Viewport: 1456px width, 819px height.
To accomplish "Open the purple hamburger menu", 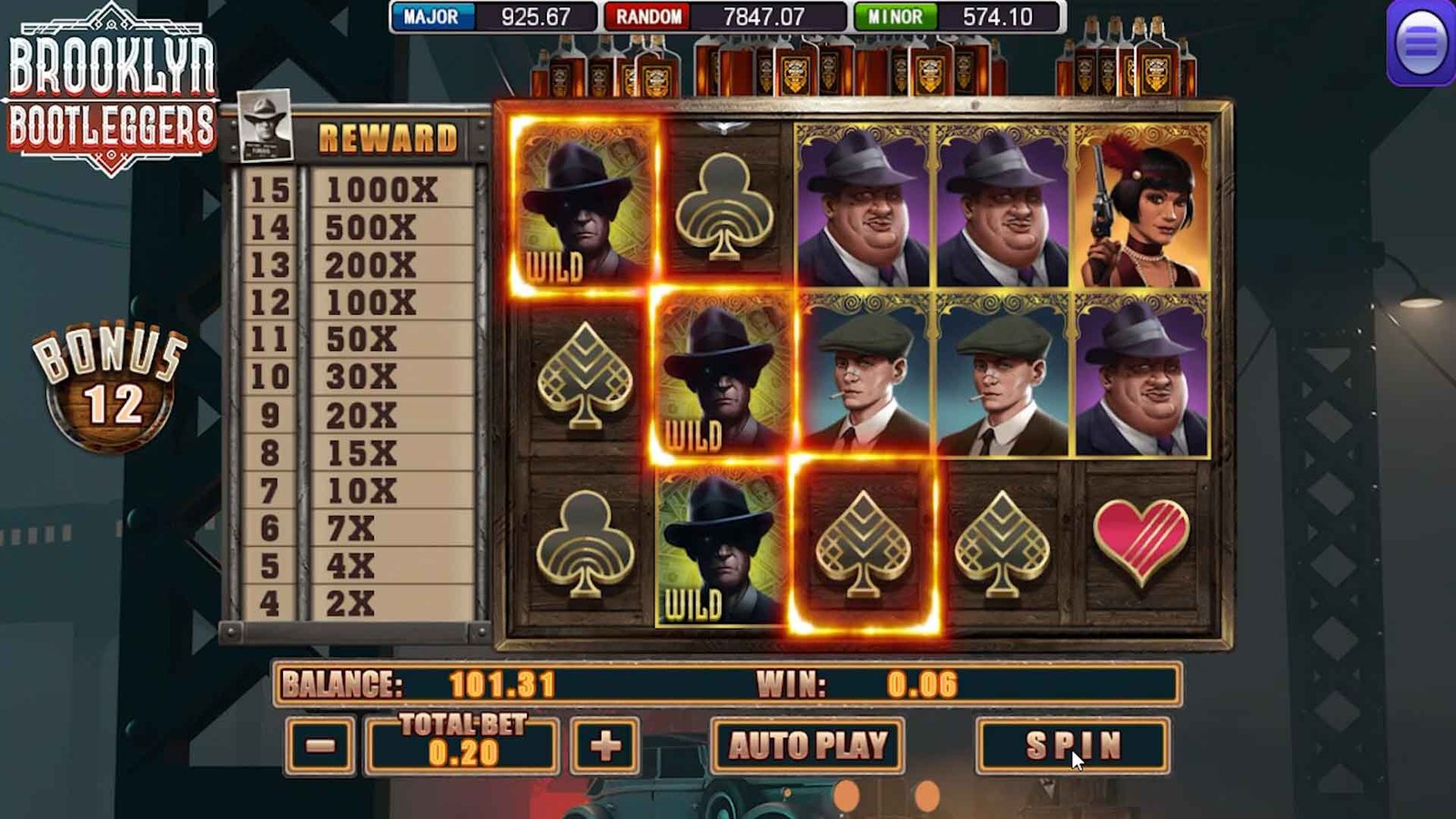I will [1421, 43].
